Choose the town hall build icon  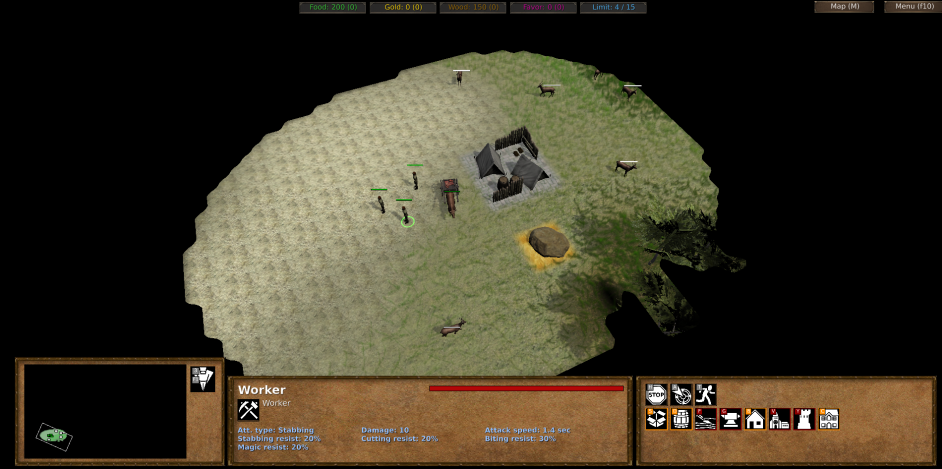[829, 419]
